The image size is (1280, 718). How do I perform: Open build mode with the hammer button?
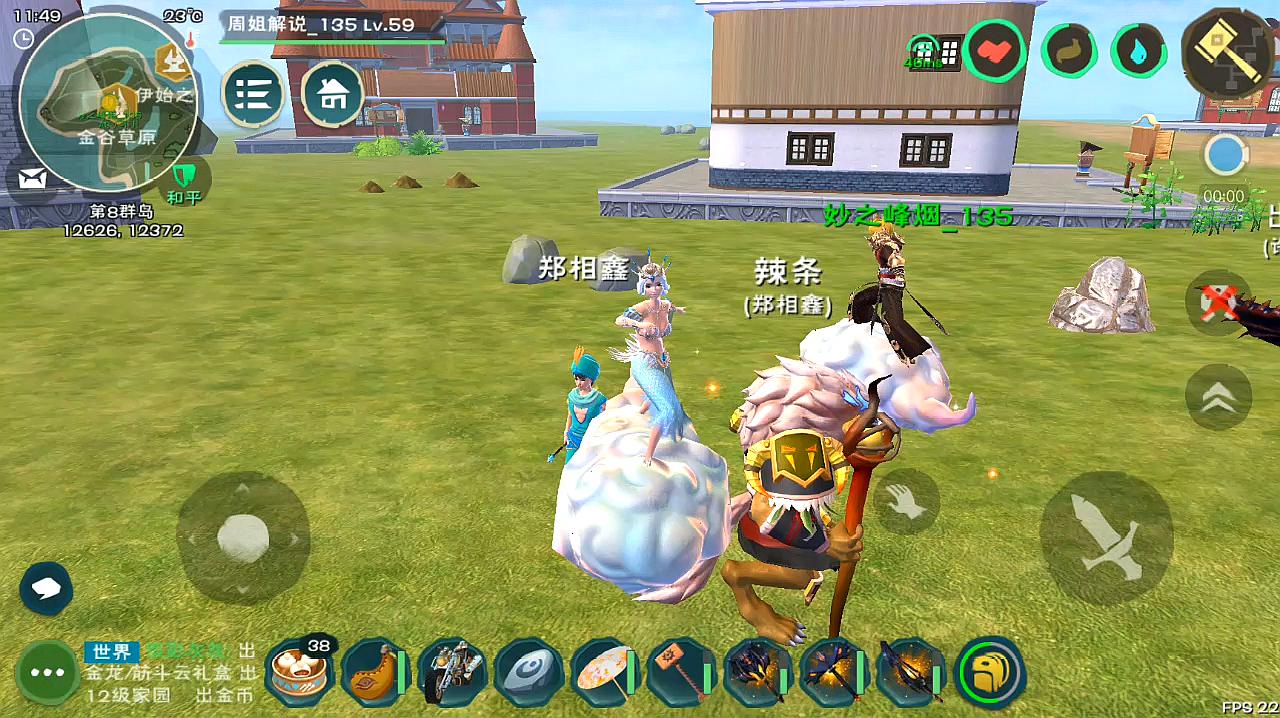click(1229, 52)
